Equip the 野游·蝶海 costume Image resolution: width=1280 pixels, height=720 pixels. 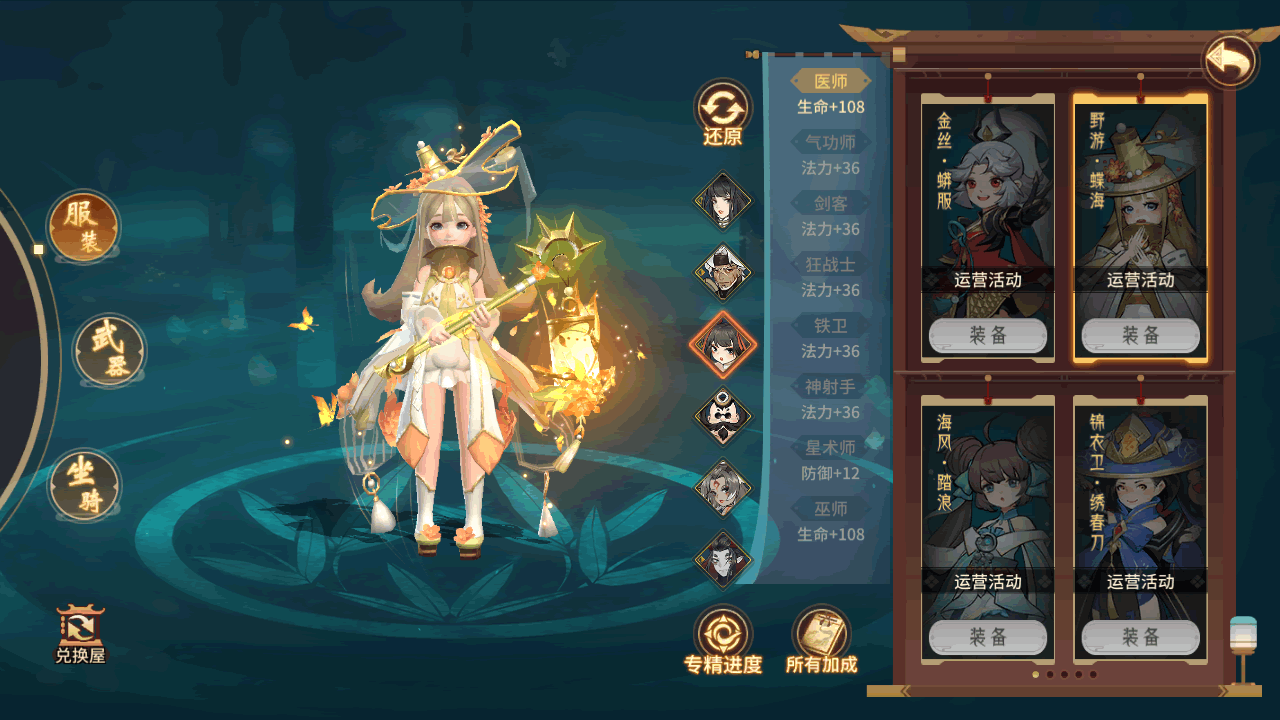(x=1140, y=336)
